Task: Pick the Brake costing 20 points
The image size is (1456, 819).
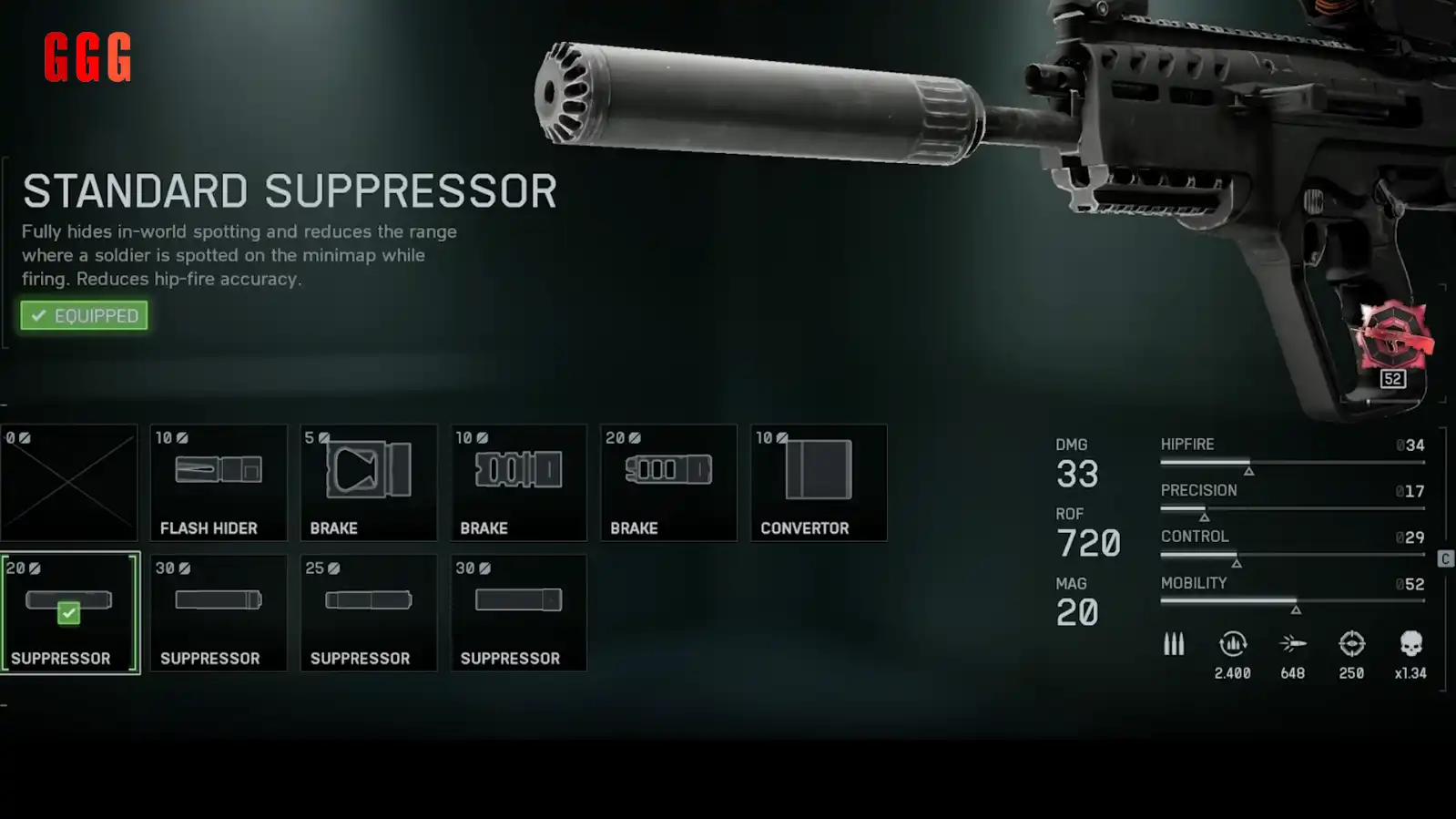Action: click(668, 483)
